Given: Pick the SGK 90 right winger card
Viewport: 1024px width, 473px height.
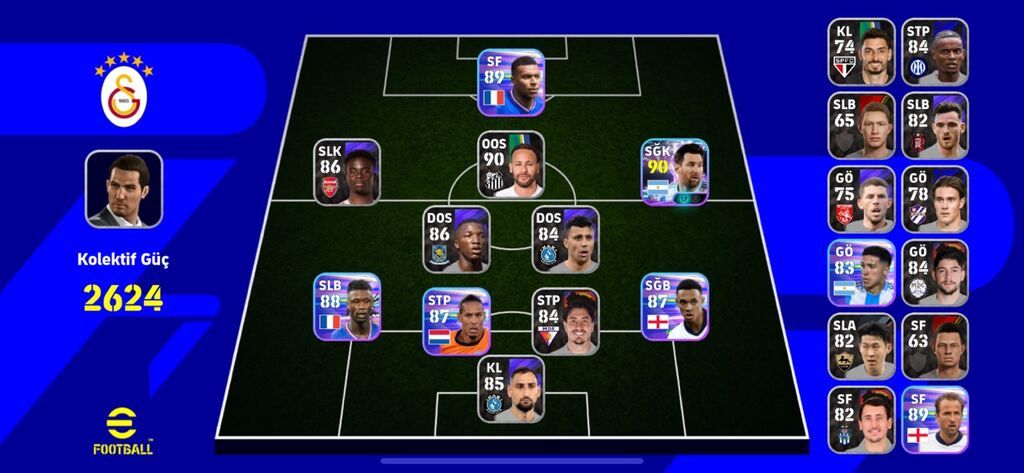Looking at the screenshot, I should [x=675, y=172].
